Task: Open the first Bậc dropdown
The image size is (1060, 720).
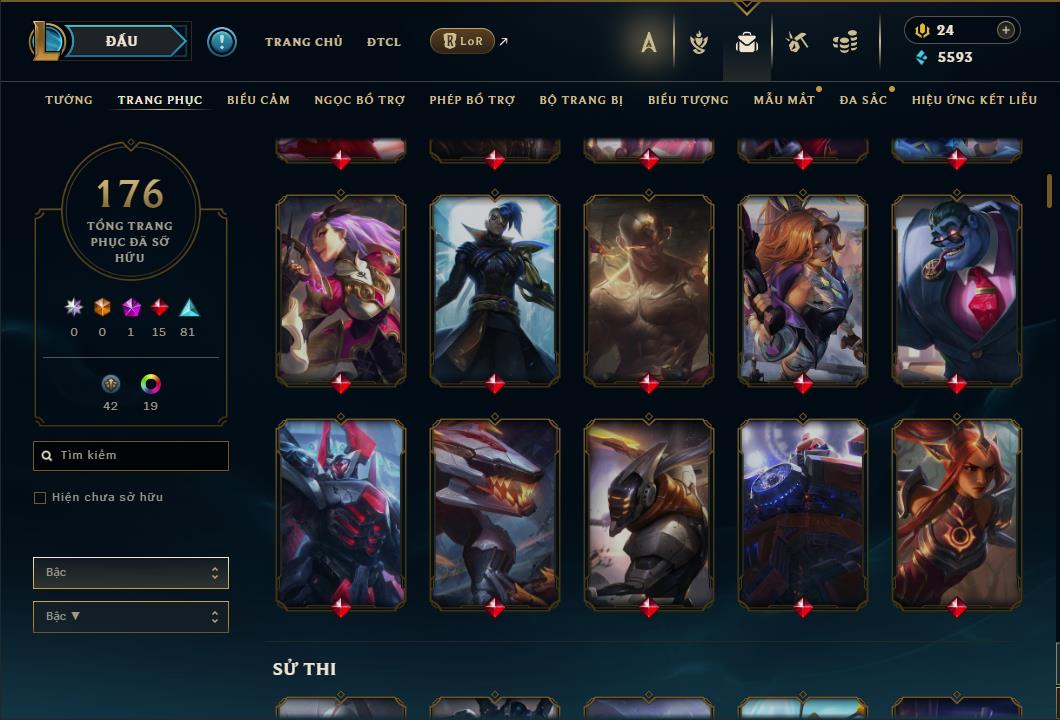Action: [x=131, y=573]
